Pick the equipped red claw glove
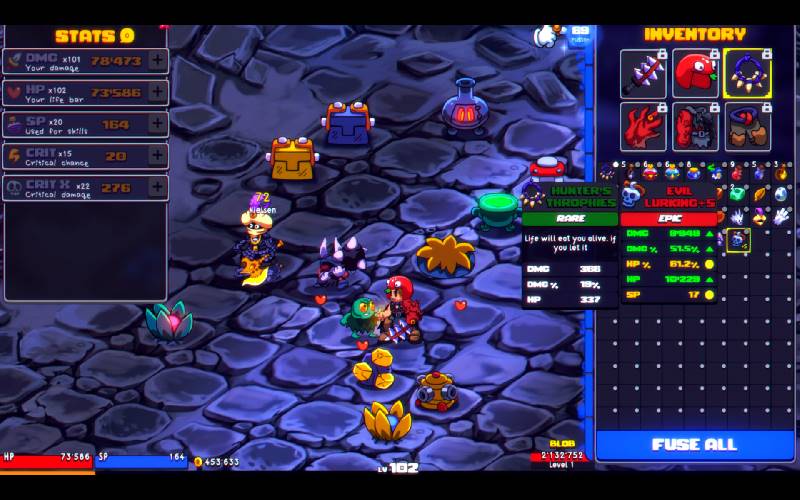This screenshot has height=500, width=800. pos(643,126)
